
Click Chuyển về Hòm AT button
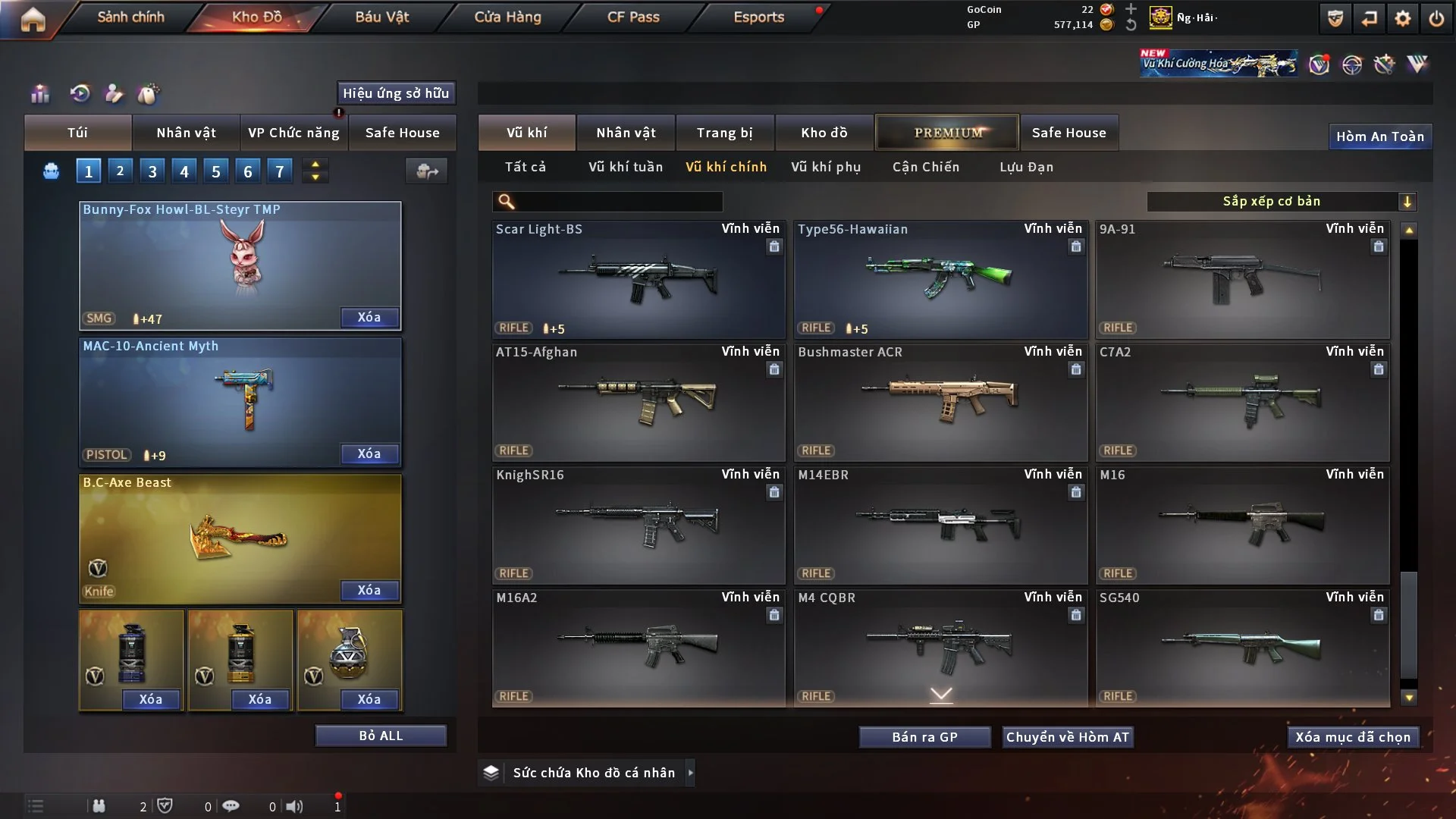pyautogui.click(x=1068, y=737)
